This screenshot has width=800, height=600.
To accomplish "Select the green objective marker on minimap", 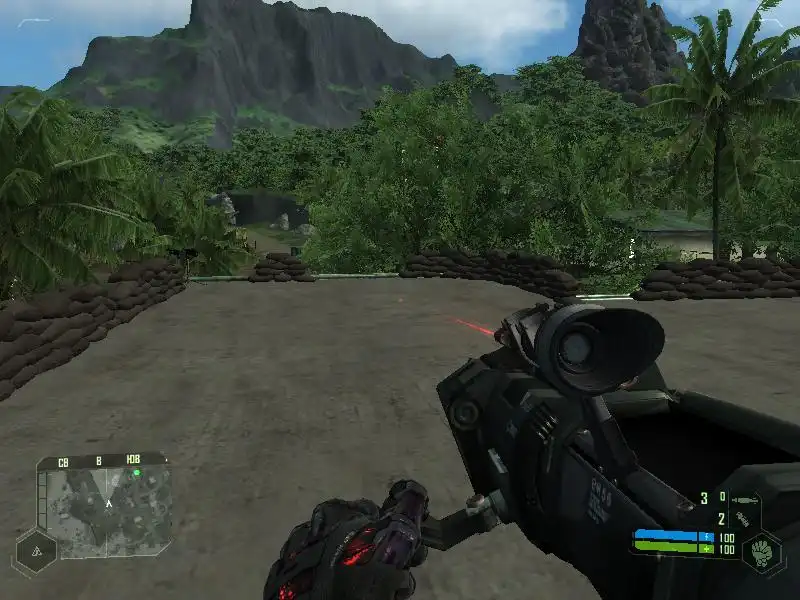I will 137,472.
